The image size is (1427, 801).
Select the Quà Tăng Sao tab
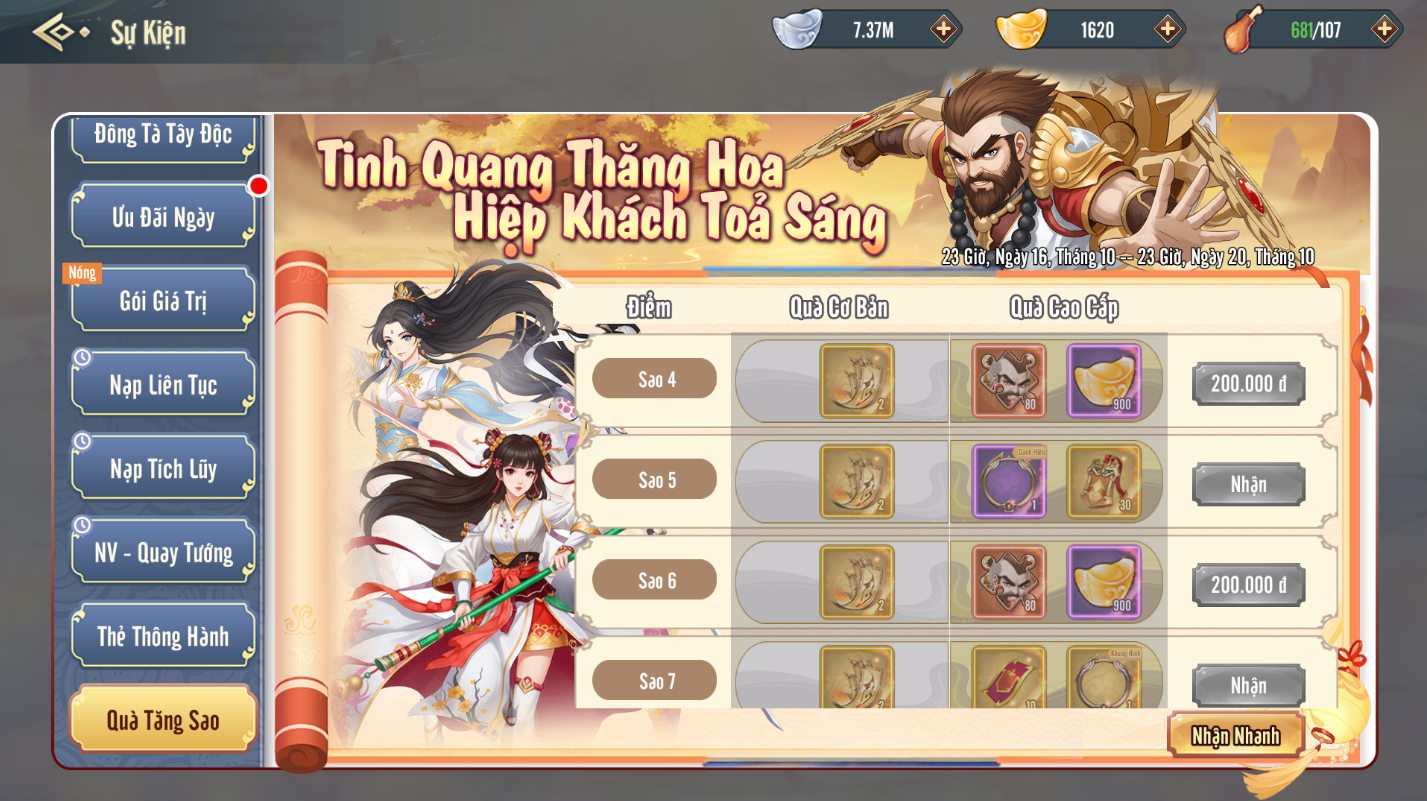163,720
